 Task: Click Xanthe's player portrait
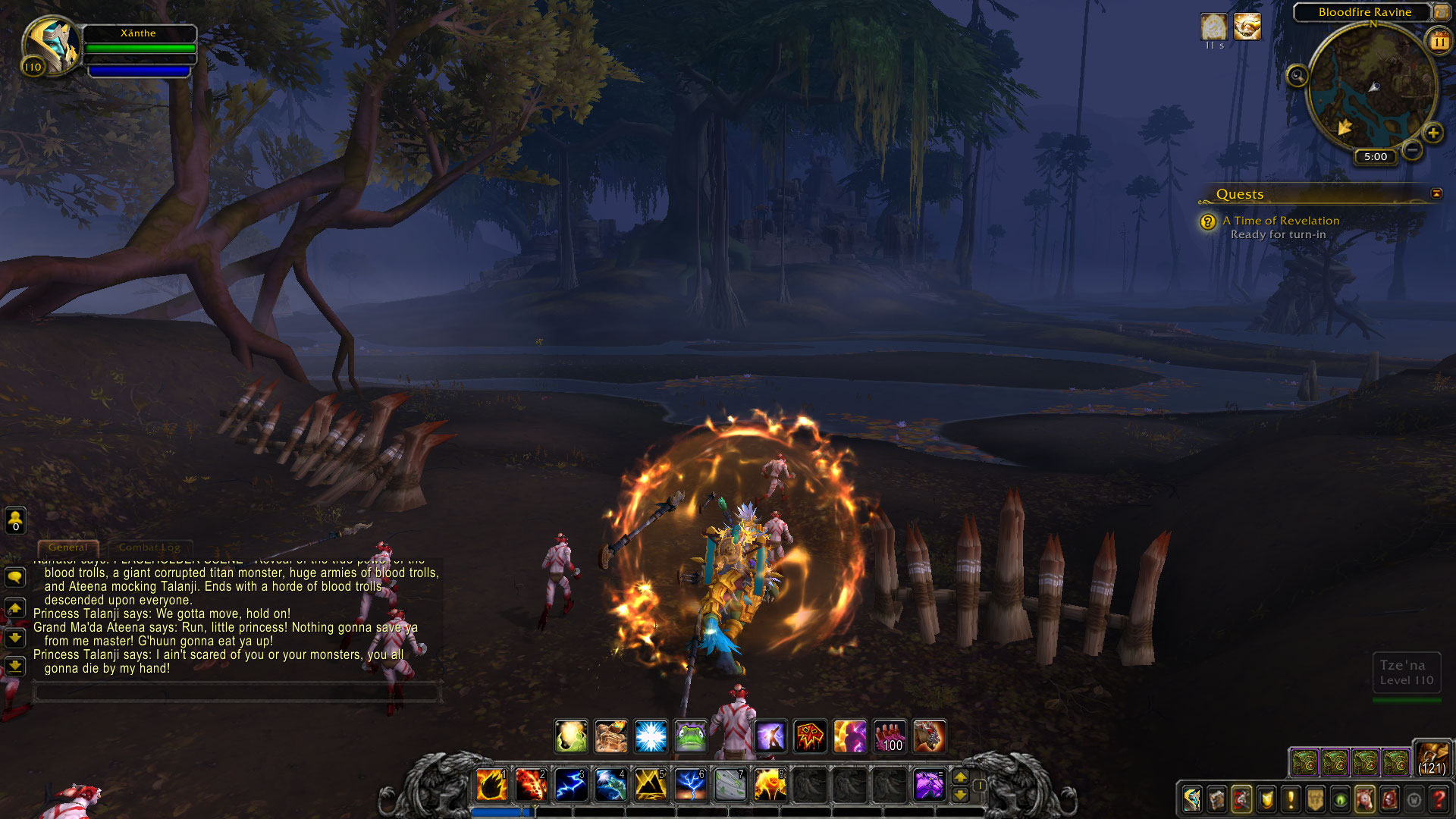coord(51,45)
